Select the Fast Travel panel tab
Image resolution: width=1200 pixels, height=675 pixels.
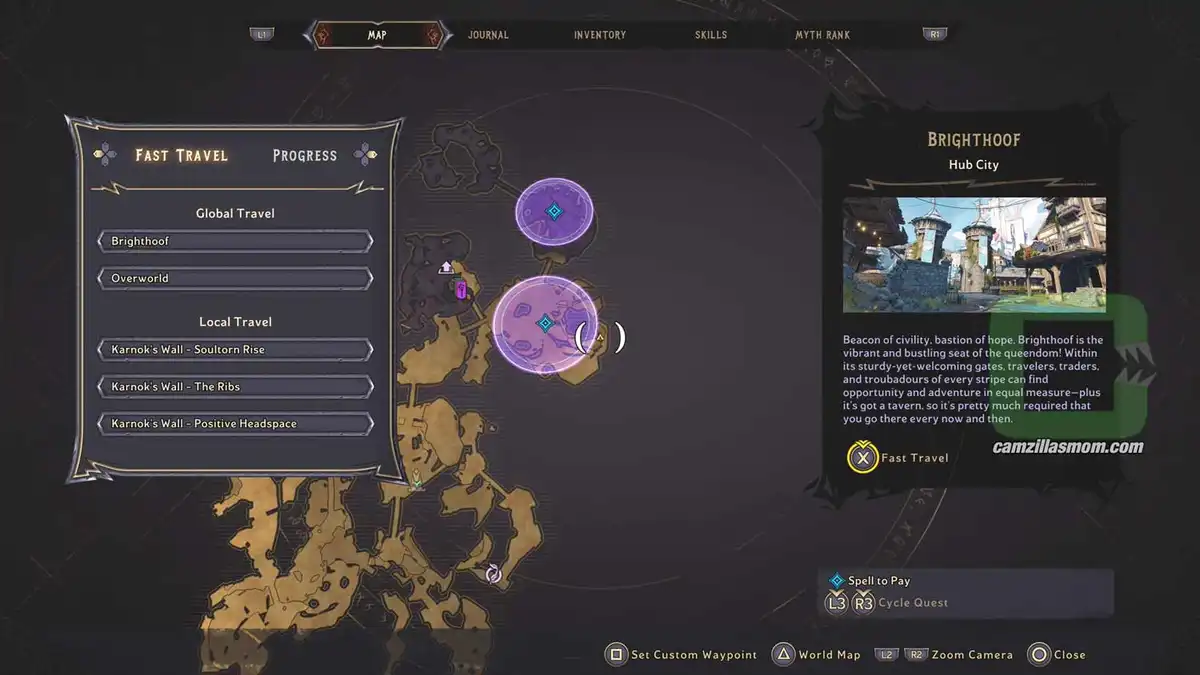(x=182, y=155)
